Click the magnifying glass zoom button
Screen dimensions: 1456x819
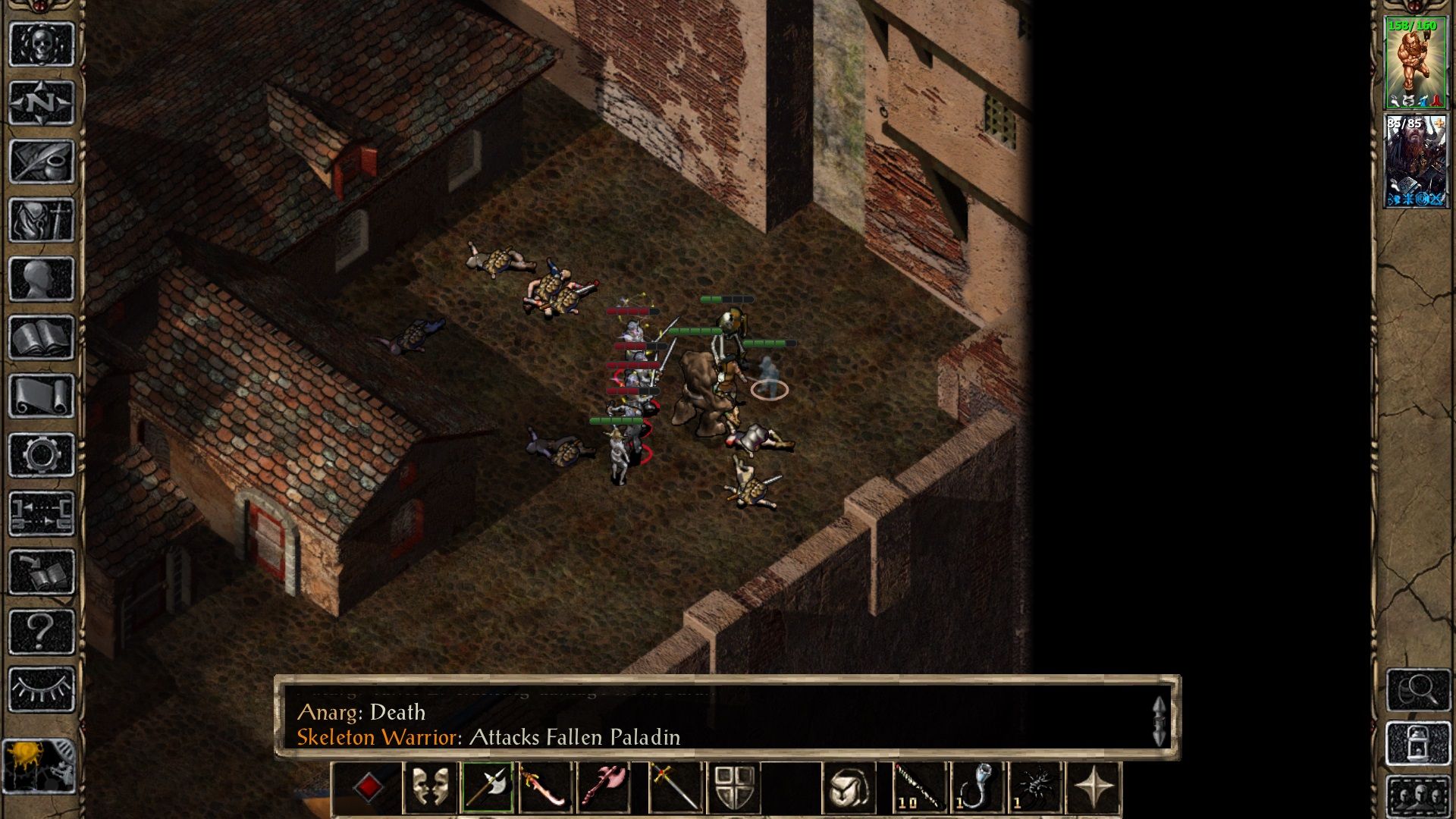tap(1417, 689)
